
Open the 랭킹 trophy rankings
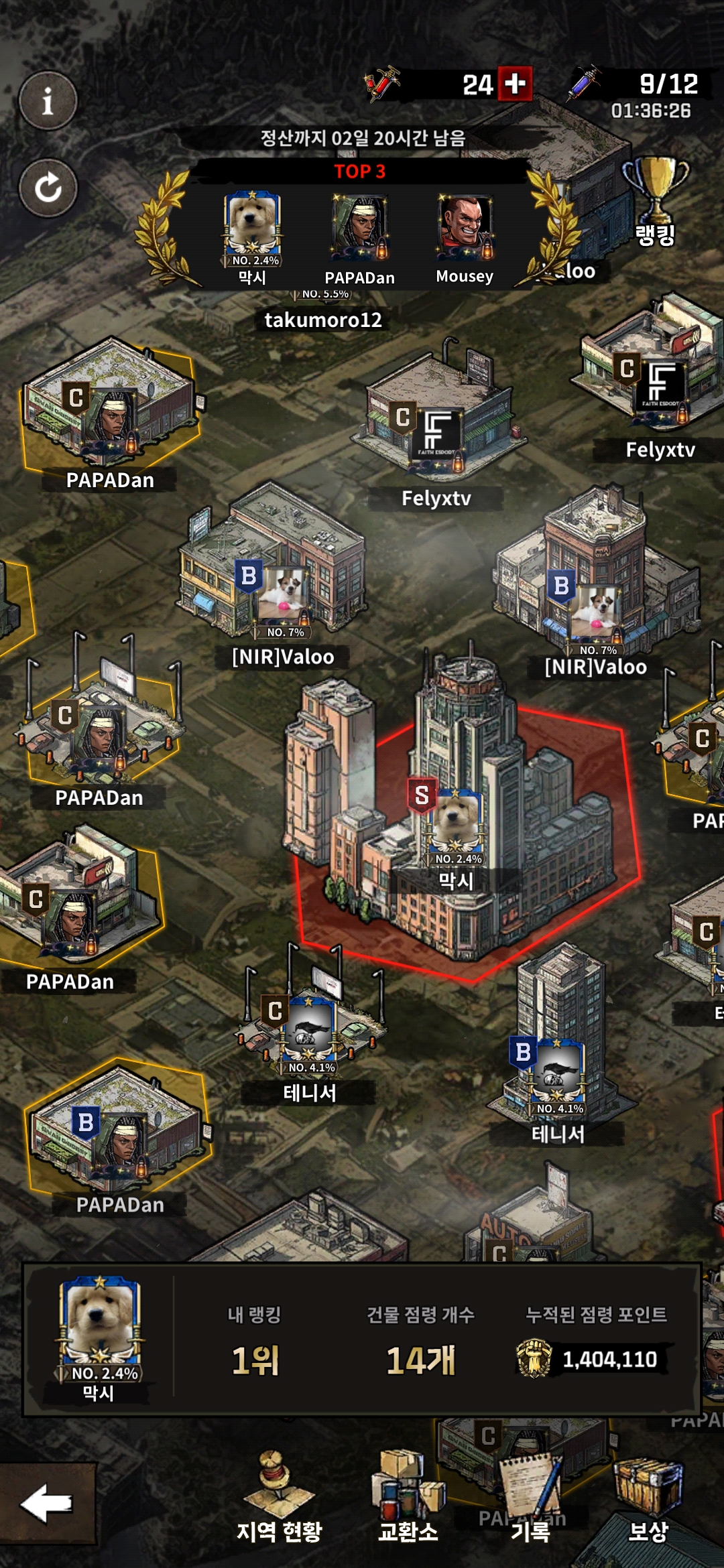point(655,200)
